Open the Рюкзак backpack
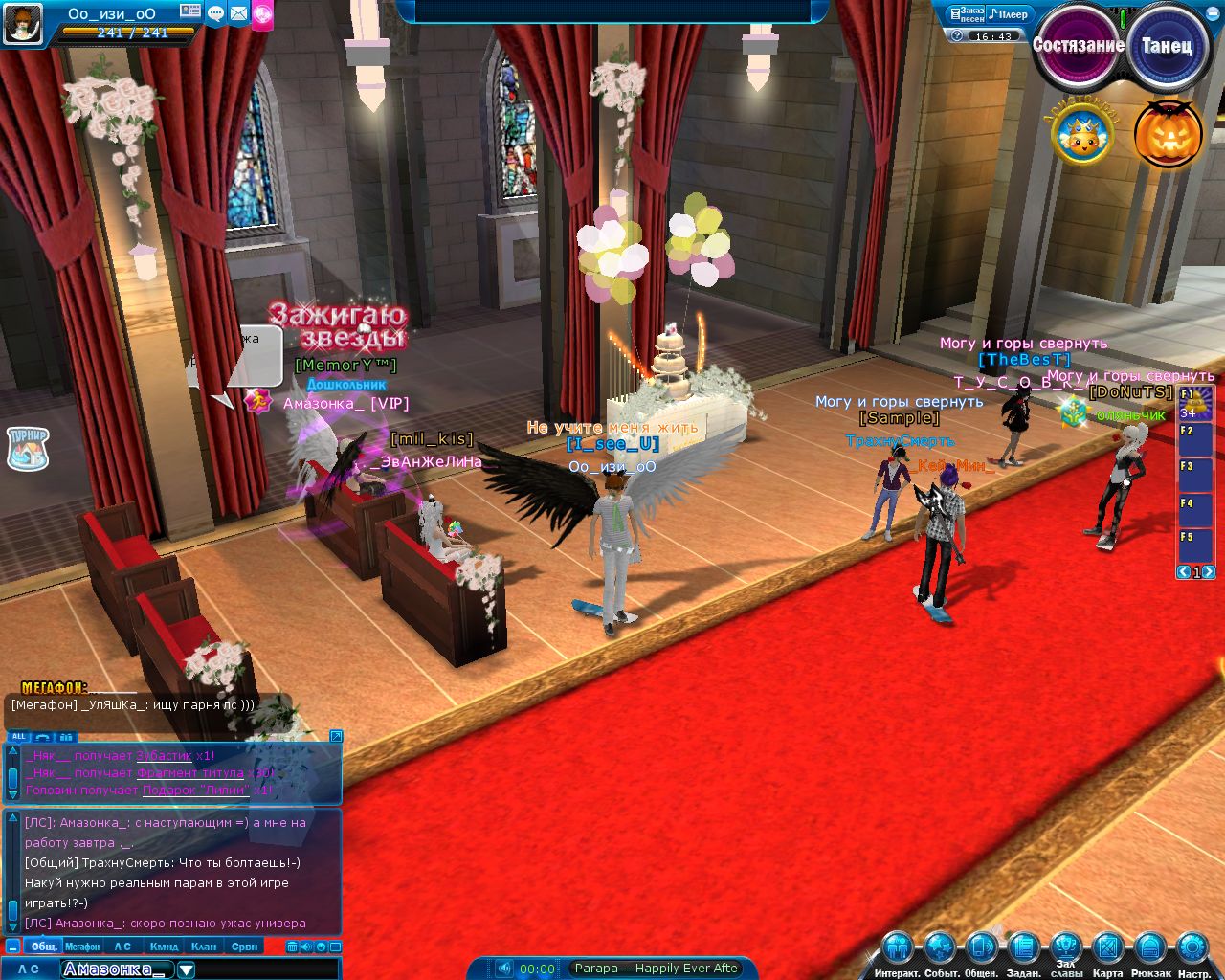 1150,949
